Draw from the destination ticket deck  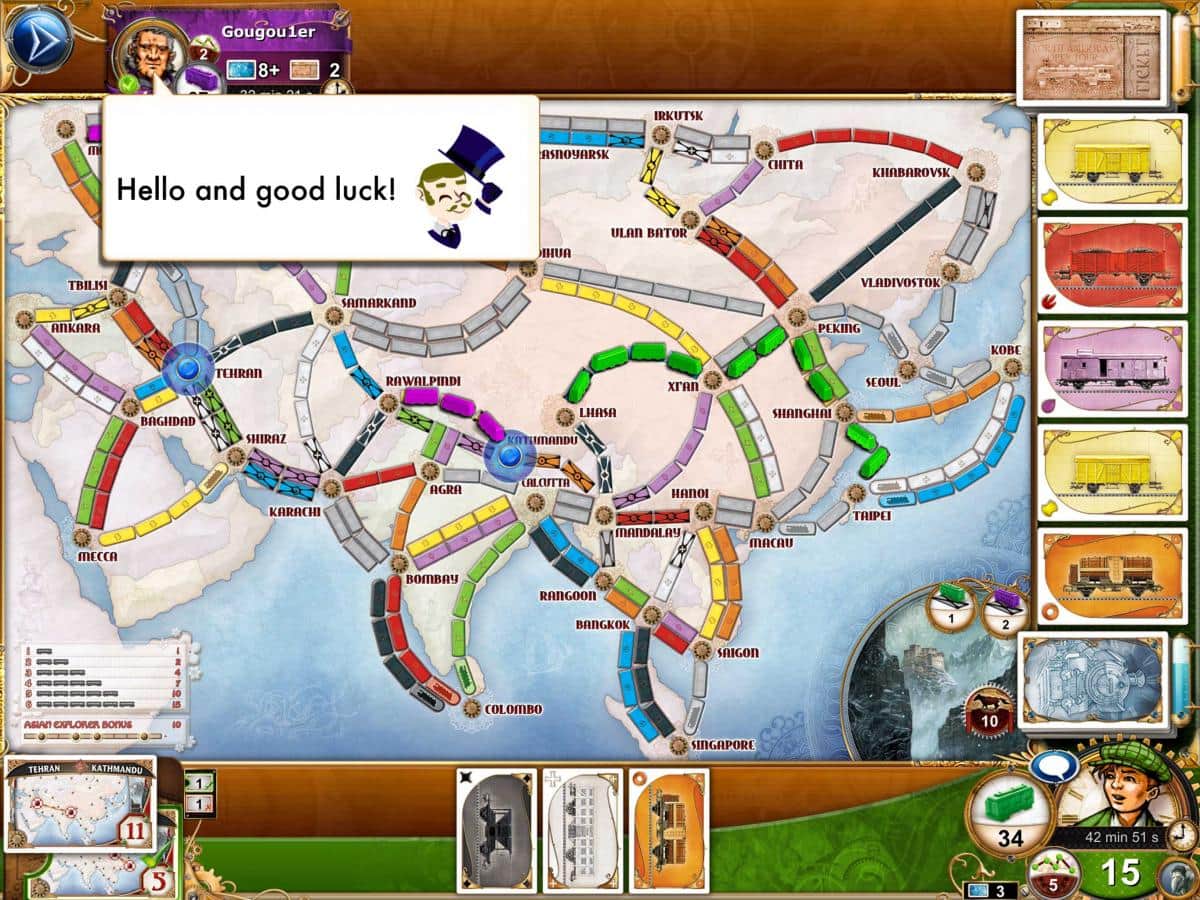(1092, 57)
